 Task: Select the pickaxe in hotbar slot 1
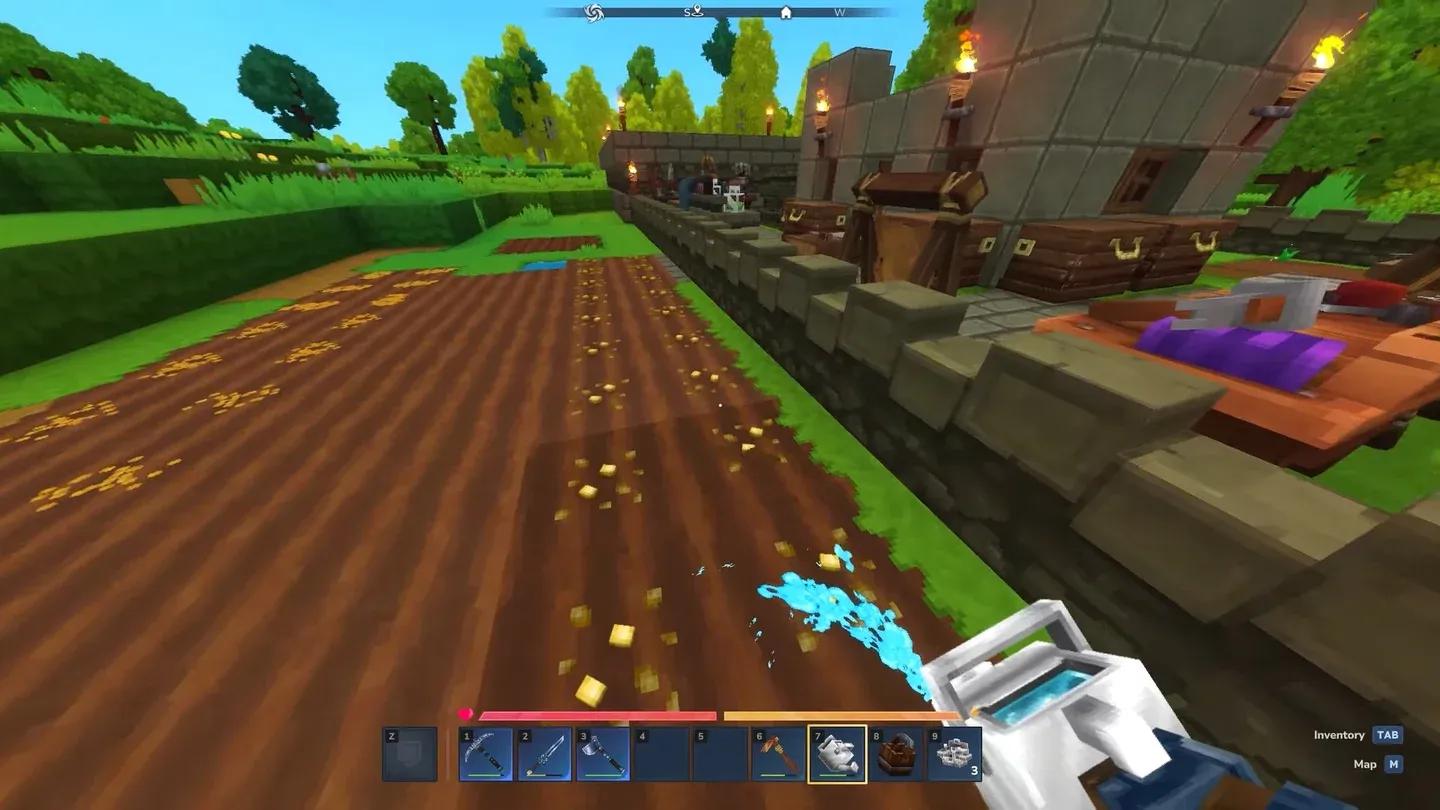(x=486, y=754)
